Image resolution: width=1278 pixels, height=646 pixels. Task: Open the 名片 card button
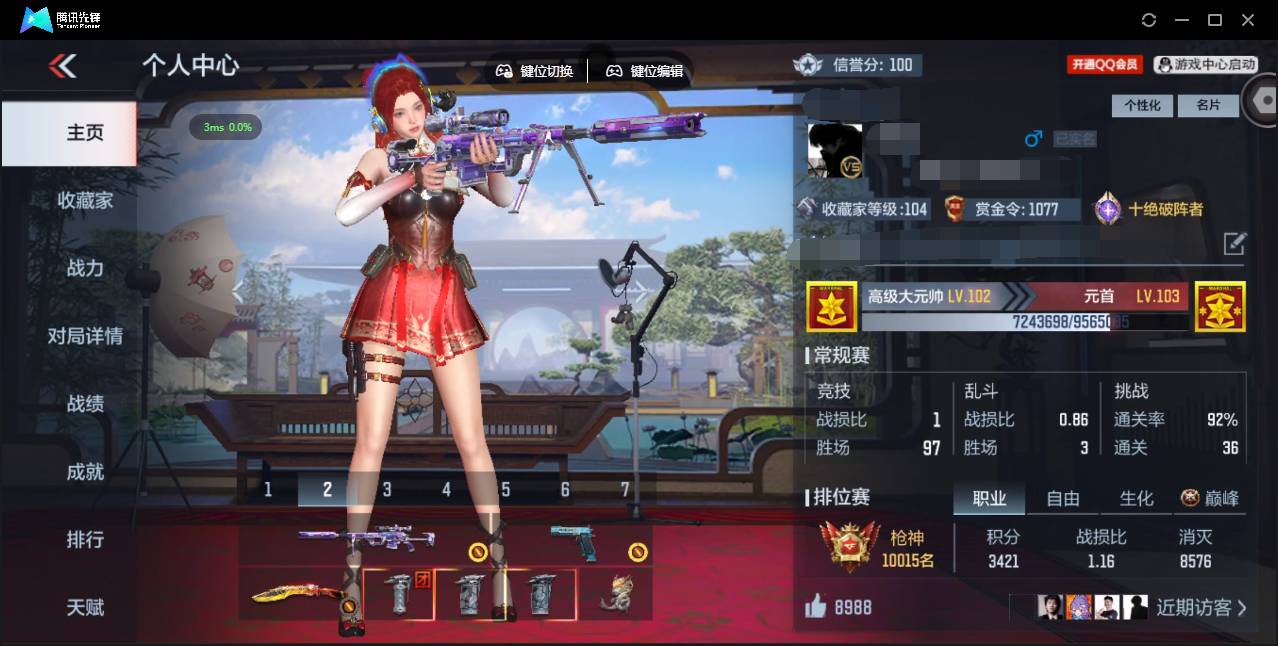(x=1208, y=105)
